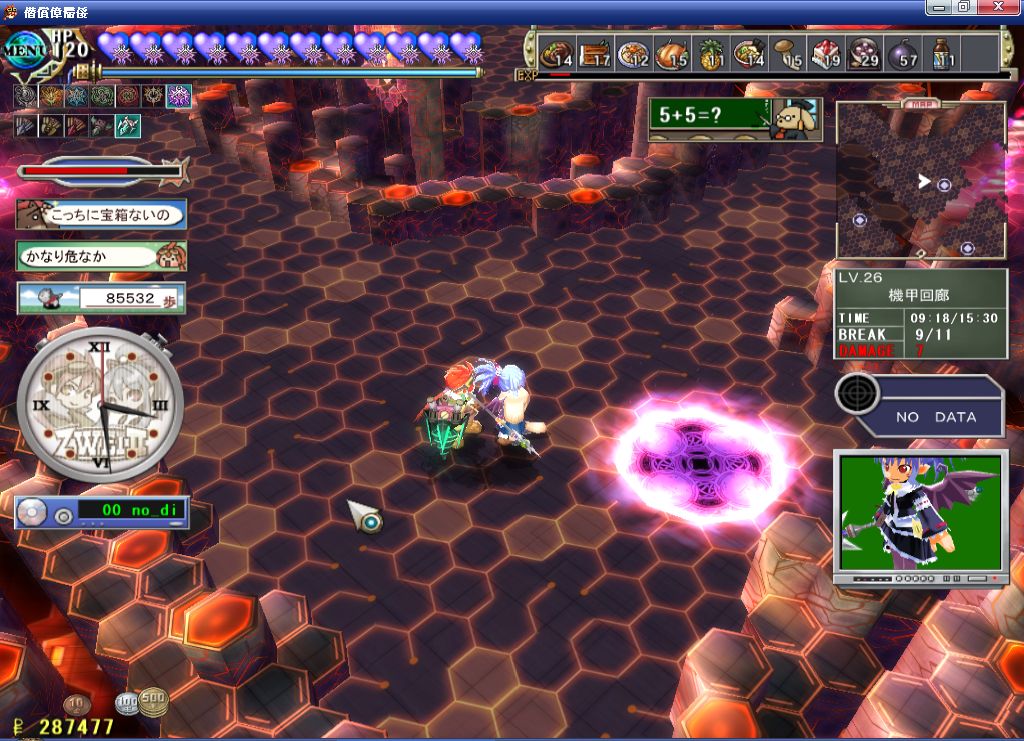Open the character portrait monitor widget
Screen dimensions: 1024x741
[919, 515]
